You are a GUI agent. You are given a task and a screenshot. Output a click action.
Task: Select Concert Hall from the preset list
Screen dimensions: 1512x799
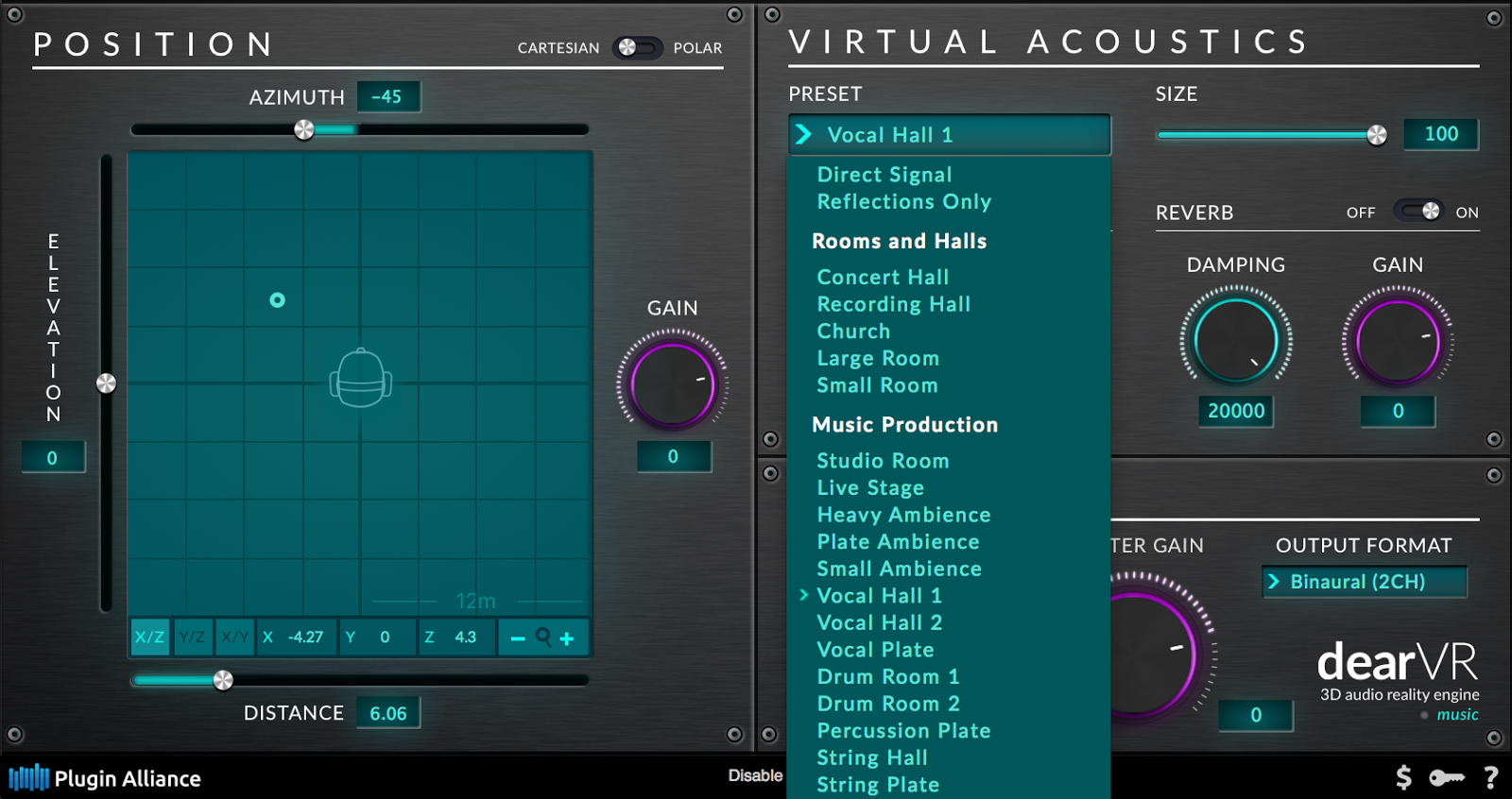pyautogui.click(x=882, y=277)
